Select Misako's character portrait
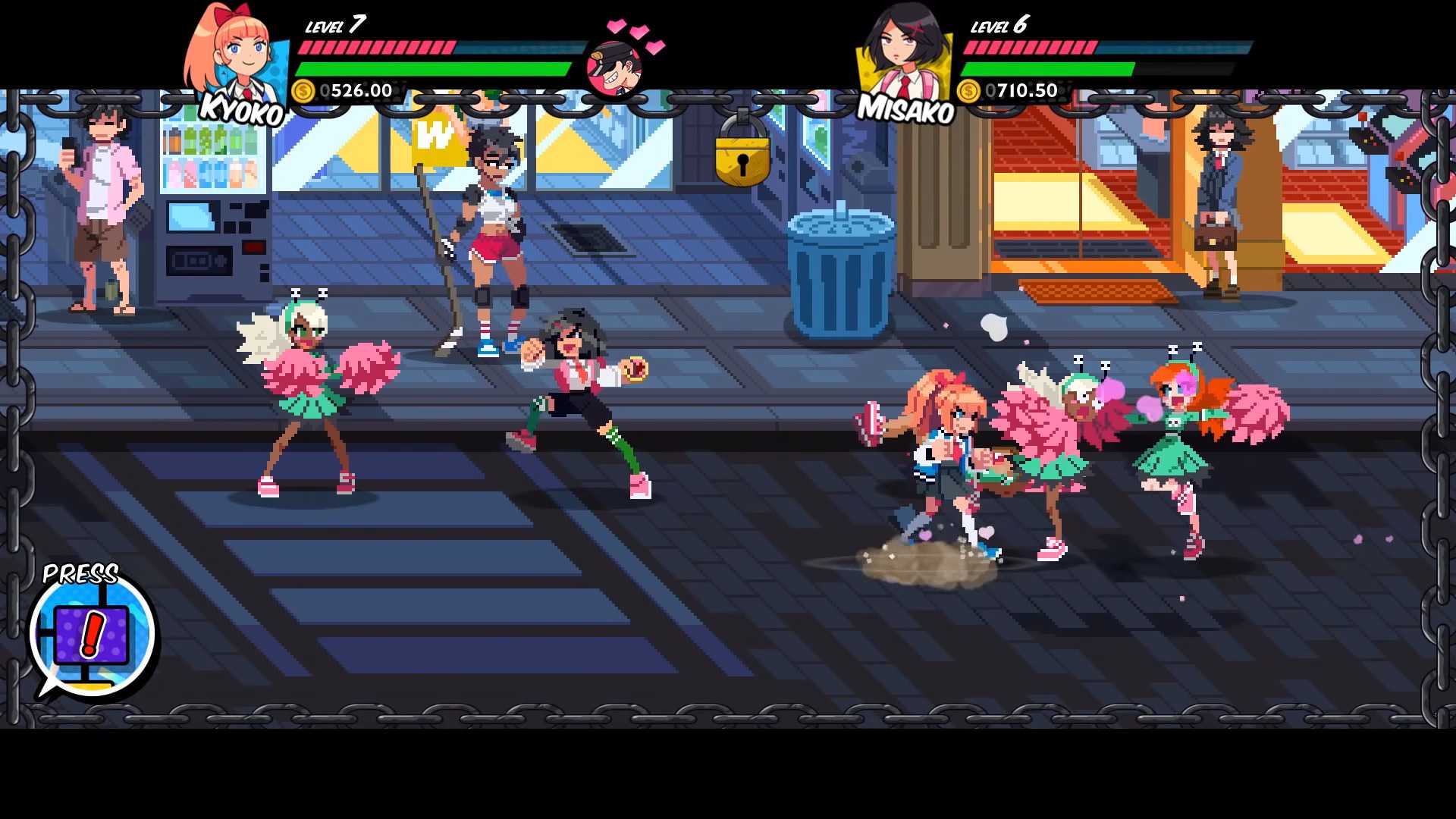The width and height of the screenshot is (1456, 819). tap(904, 55)
